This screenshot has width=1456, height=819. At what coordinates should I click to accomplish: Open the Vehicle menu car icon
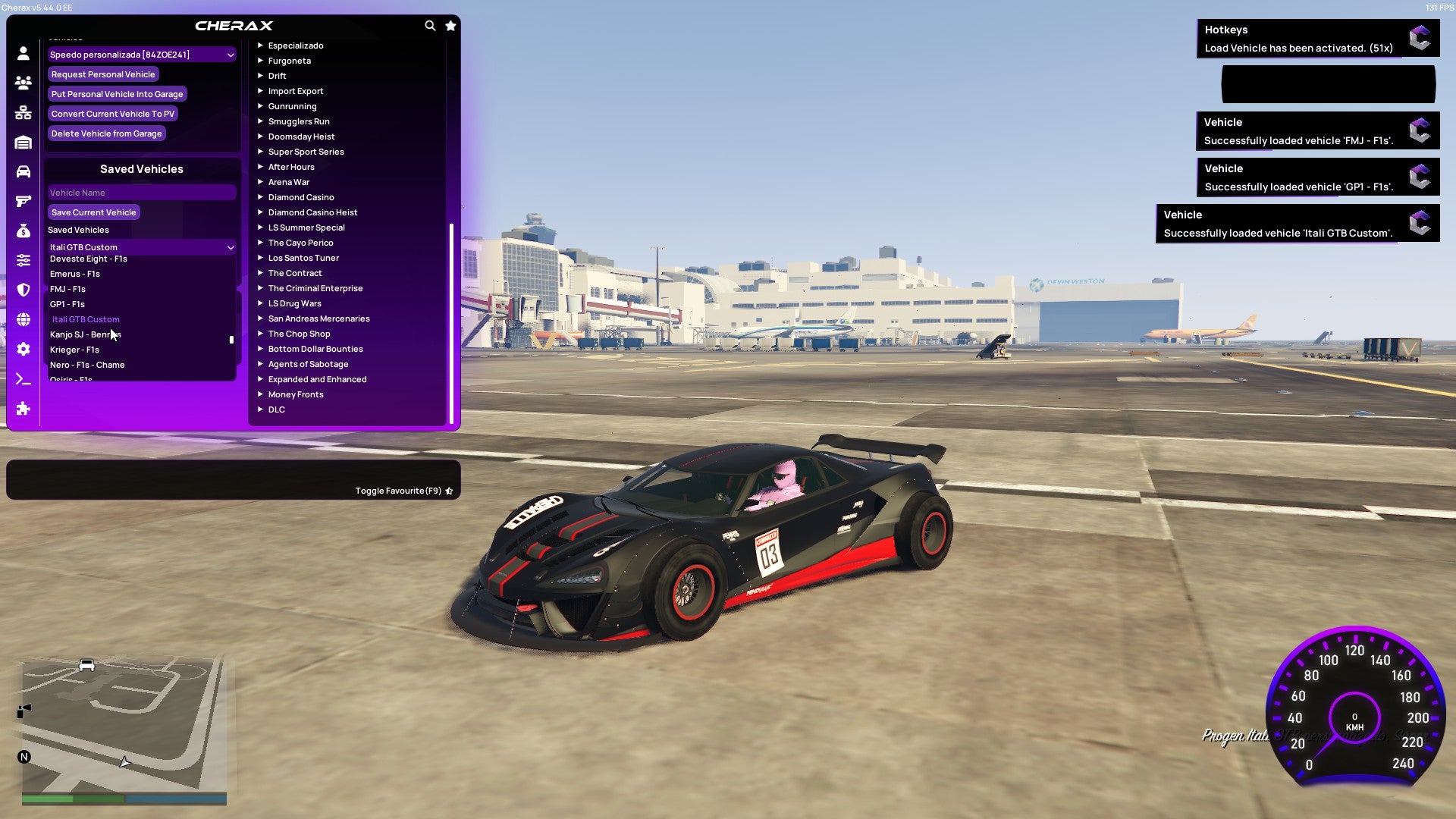[23, 170]
